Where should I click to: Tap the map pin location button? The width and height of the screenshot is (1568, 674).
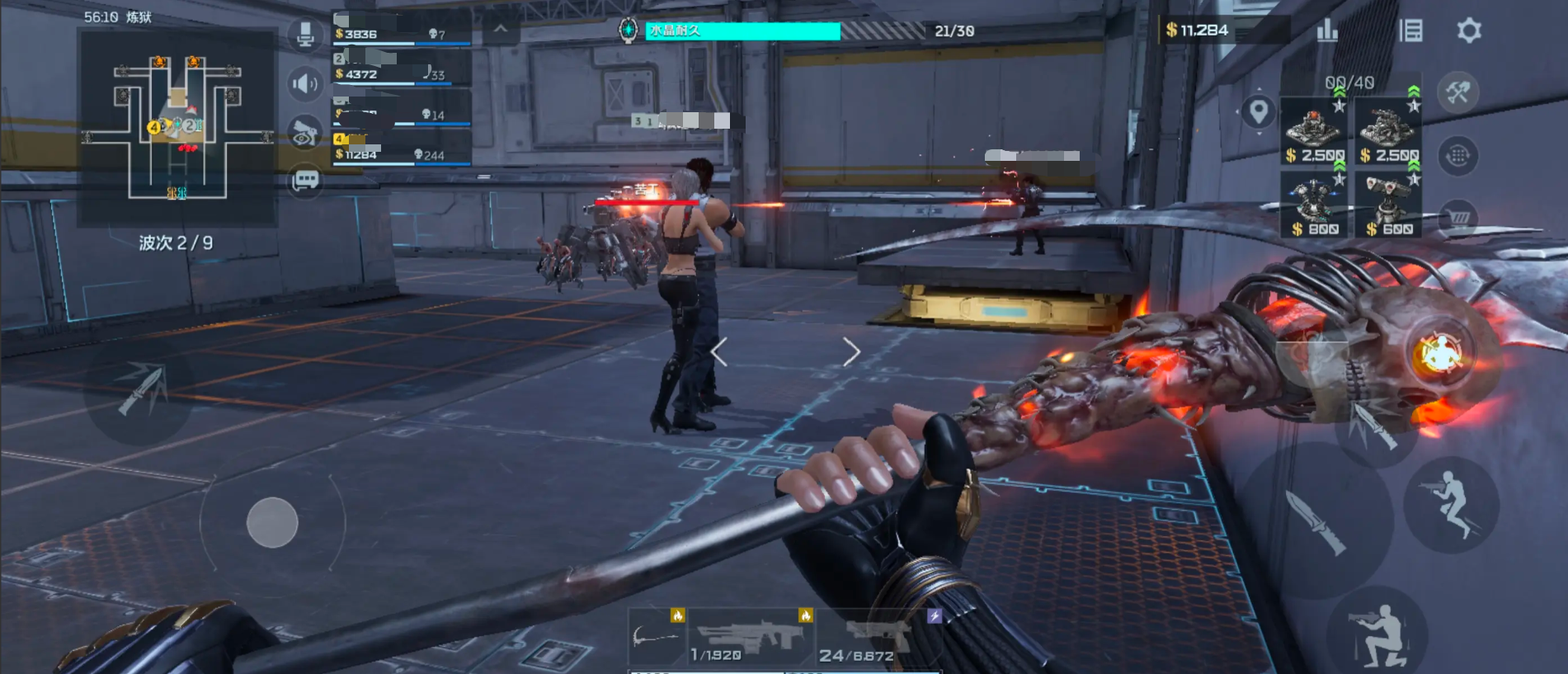coord(1258,111)
